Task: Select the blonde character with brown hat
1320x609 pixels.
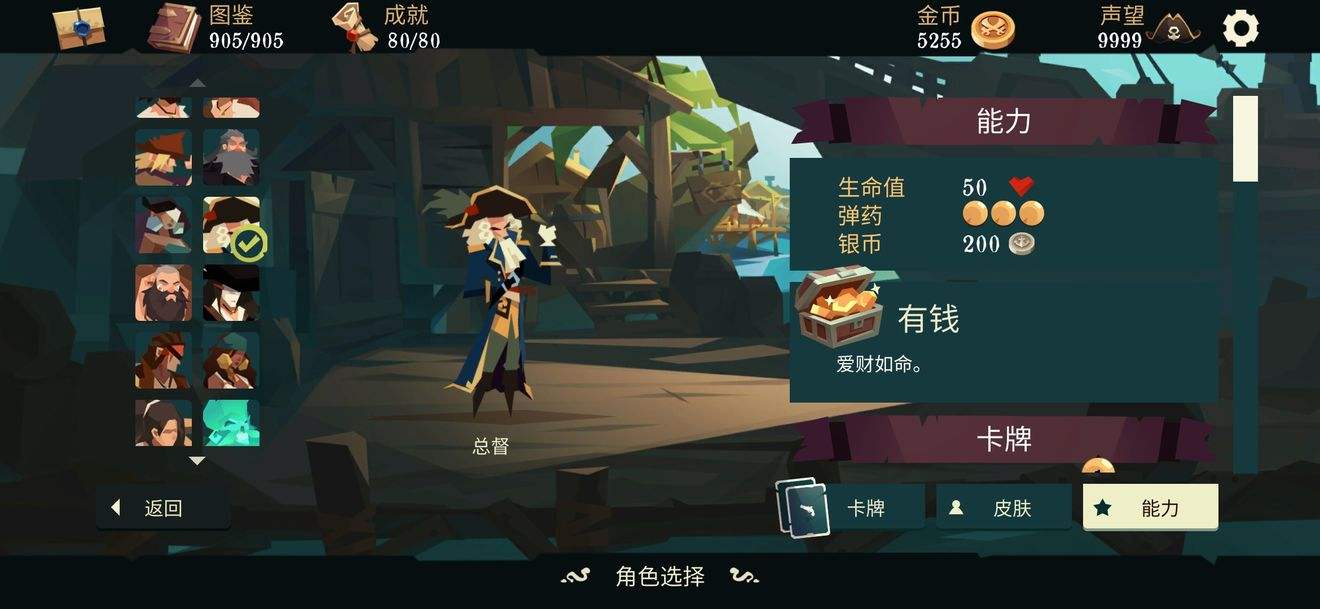Action: tap(163, 157)
